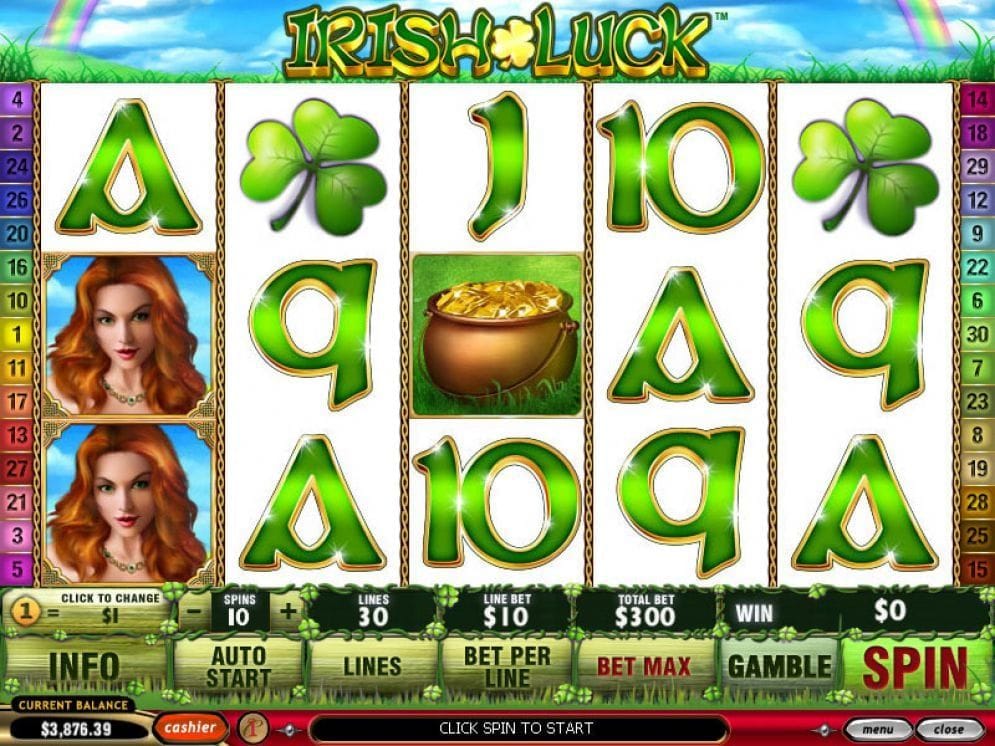This screenshot has height=746, width=995.
Task: Decrease auto spins with the minus button
Action: pyautogui.click(x=195, y=611)
